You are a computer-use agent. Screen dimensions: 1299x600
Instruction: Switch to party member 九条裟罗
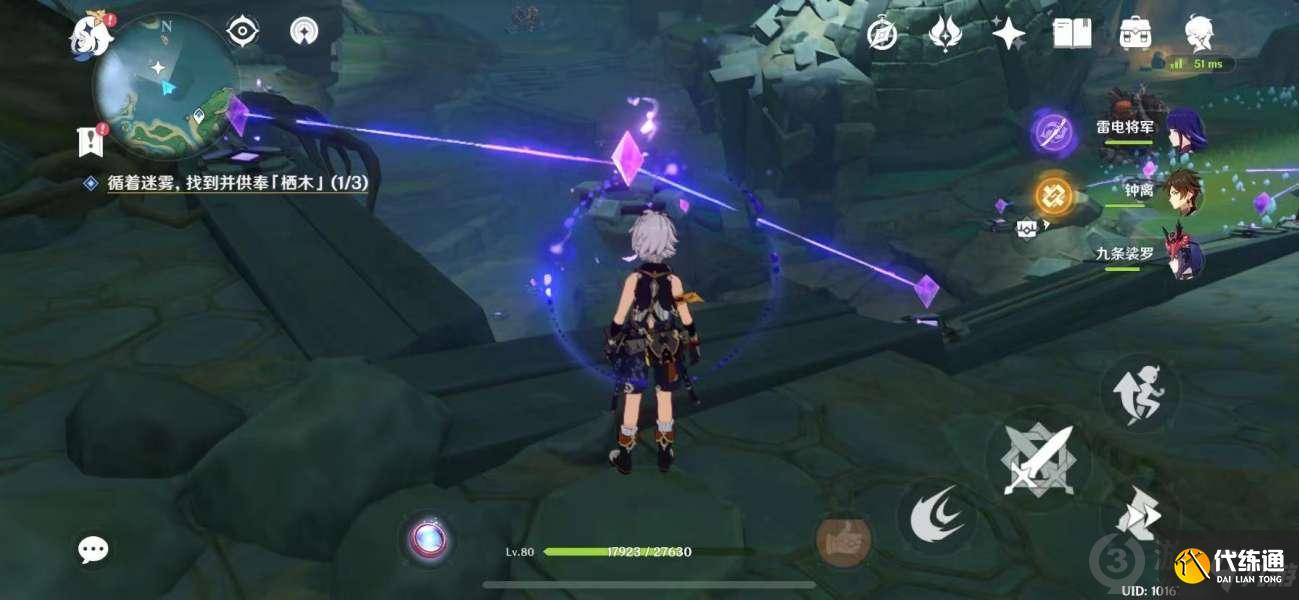(x=1185, y=254)
